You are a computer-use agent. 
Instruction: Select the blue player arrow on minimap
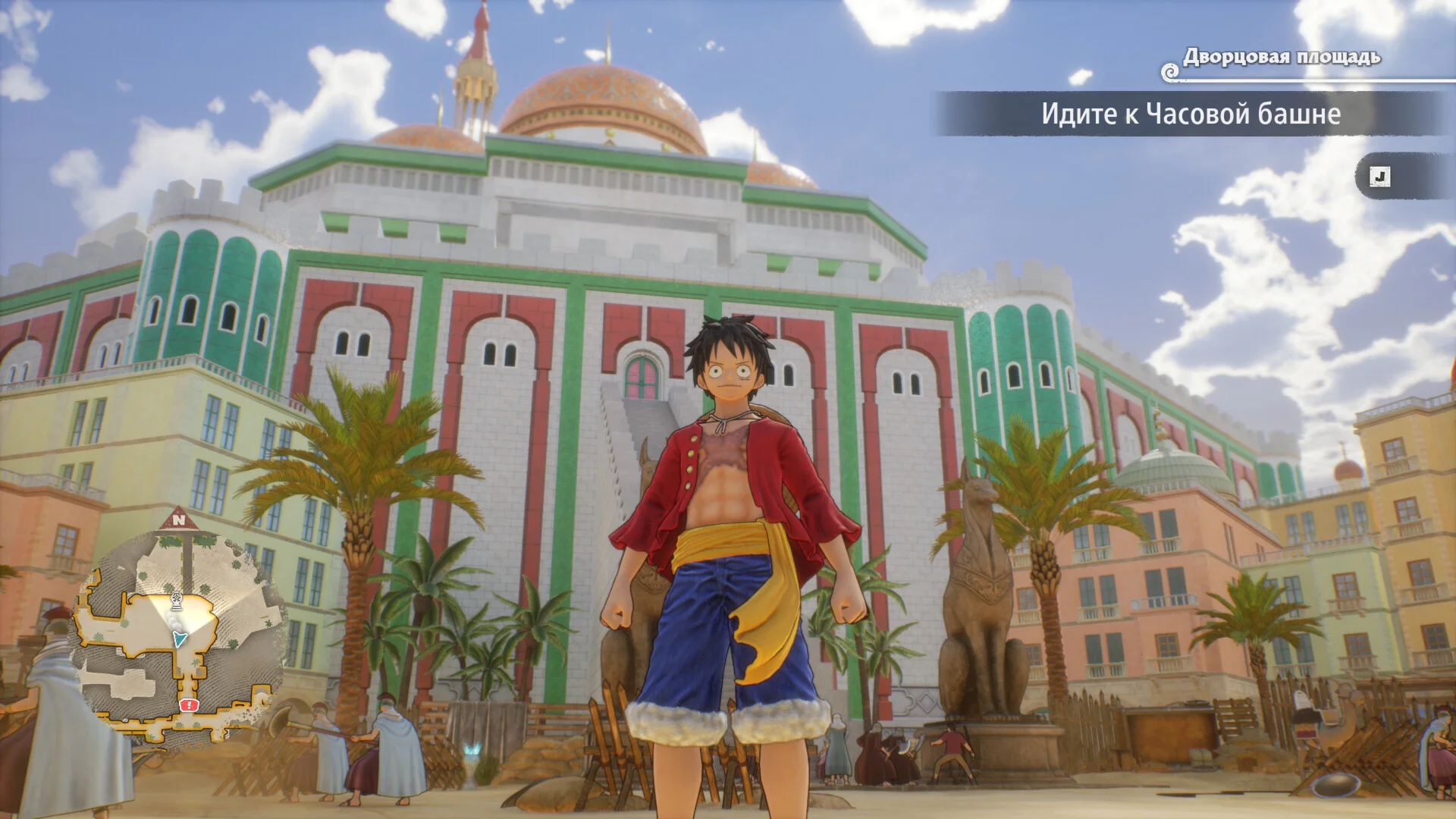click(179, 639)
